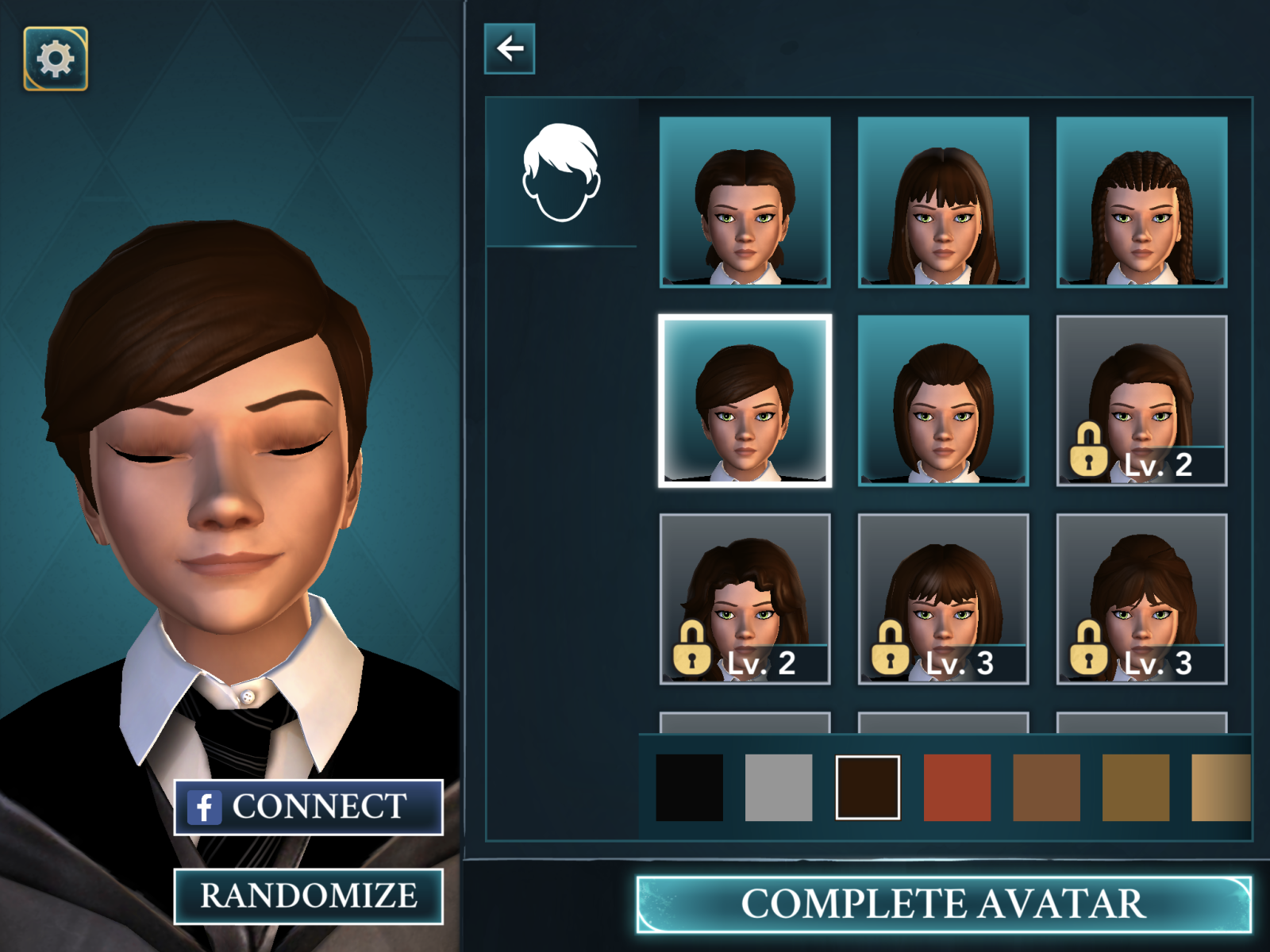This screenshot has width=1270, height=952.
Task: Randomize the avatar appearance
Action: (308, 896)
